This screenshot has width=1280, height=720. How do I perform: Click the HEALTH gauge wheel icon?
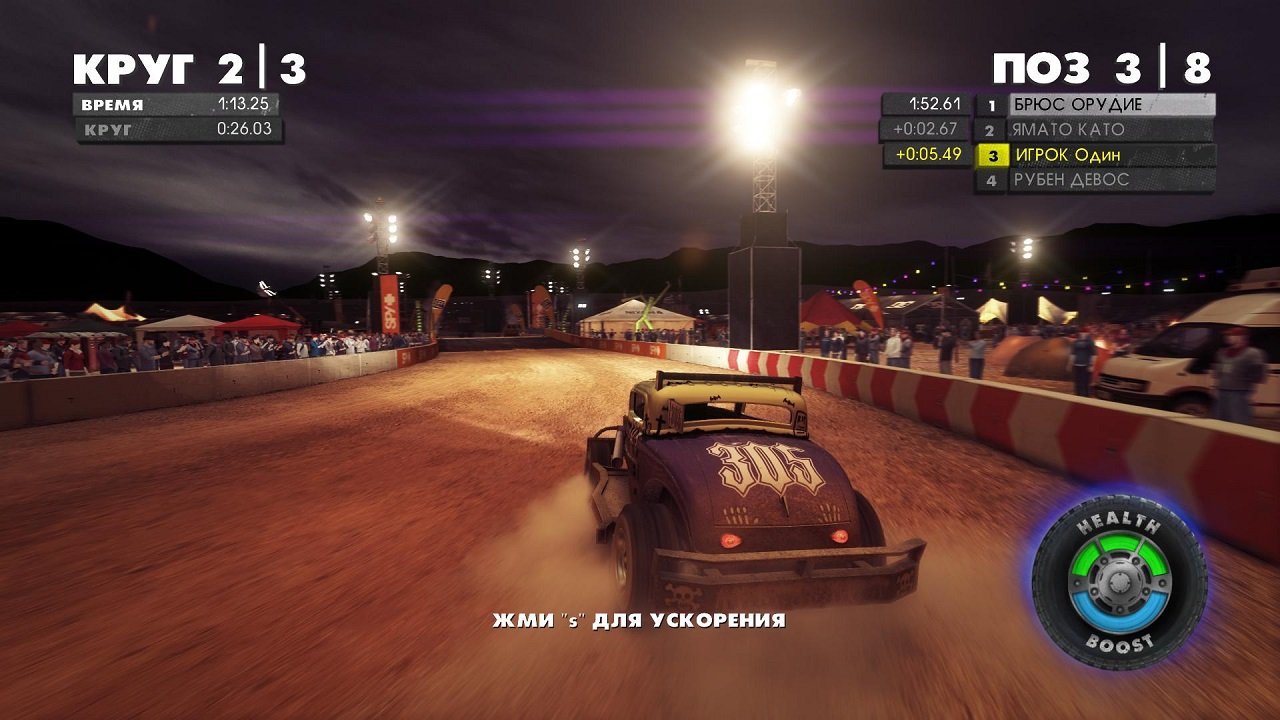pos(1119,522)
